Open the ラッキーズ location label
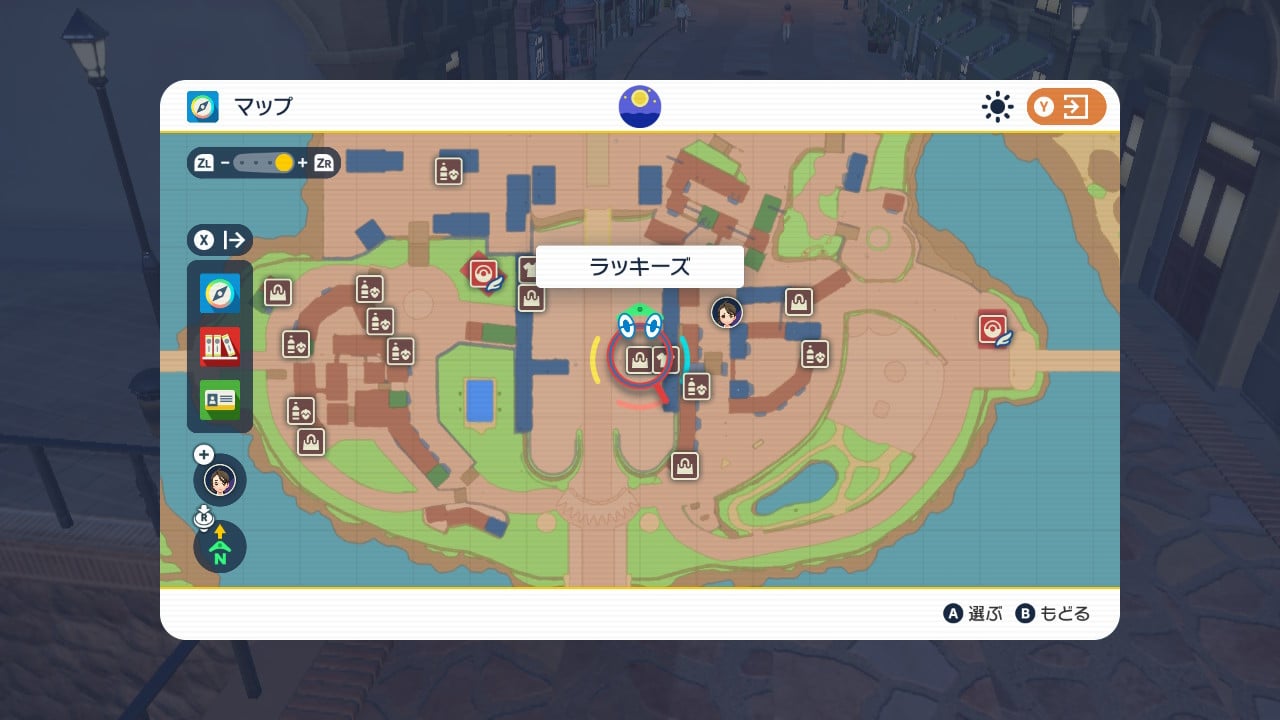 pyautogui.click(x=640, y=266)
